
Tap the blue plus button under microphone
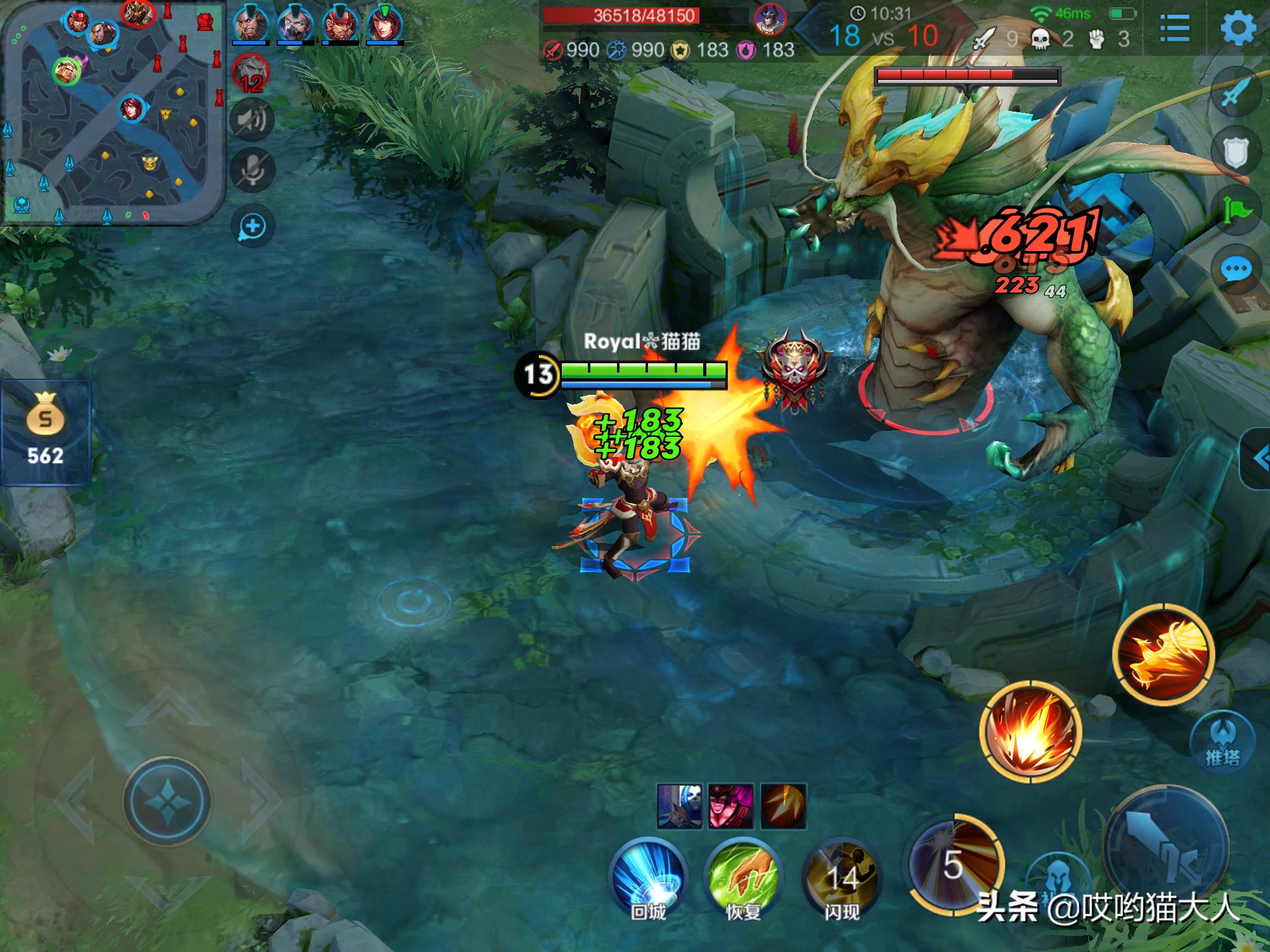point(252,226)
